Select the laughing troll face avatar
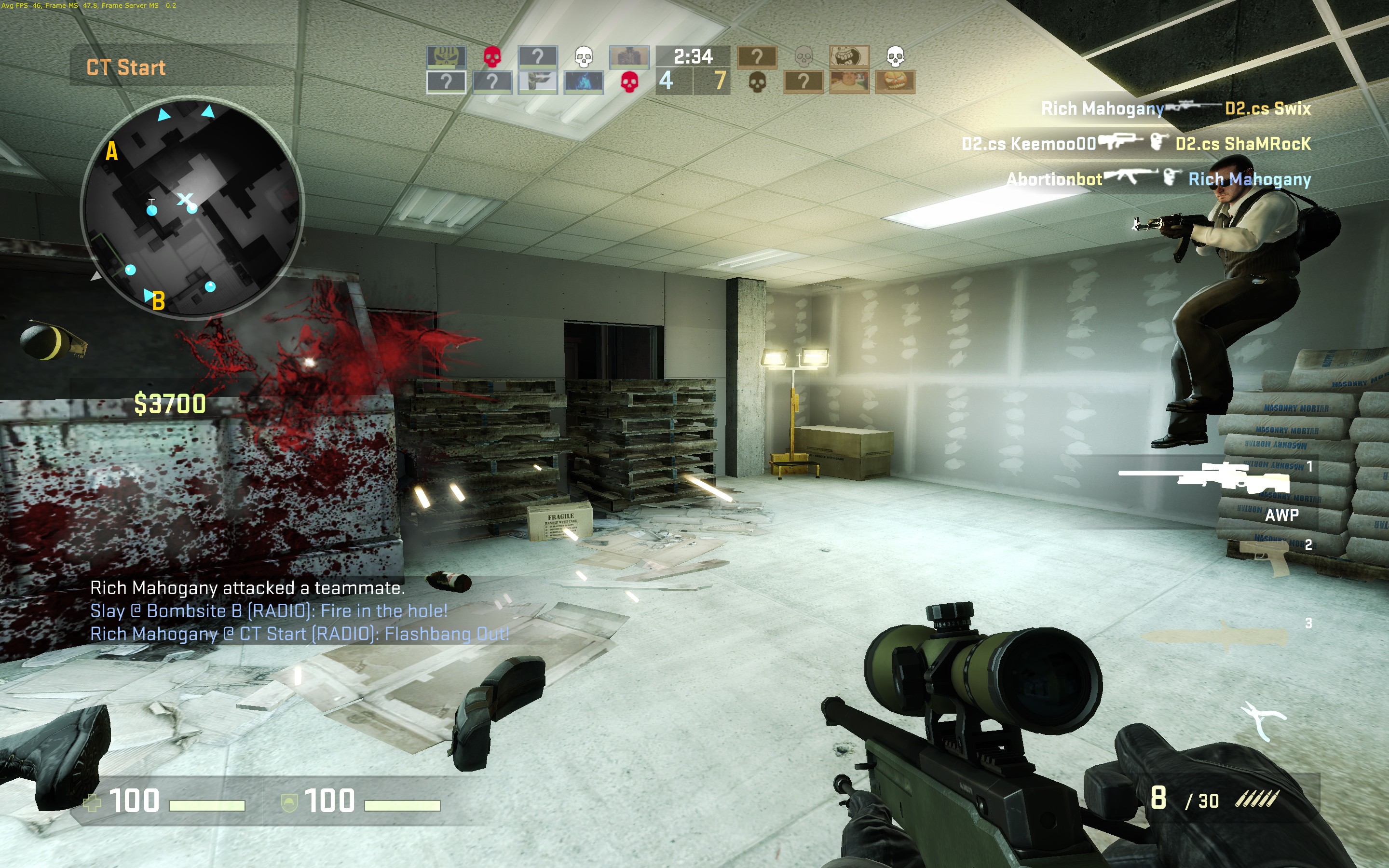The image size is (1389, 868). tap(849, 57)
